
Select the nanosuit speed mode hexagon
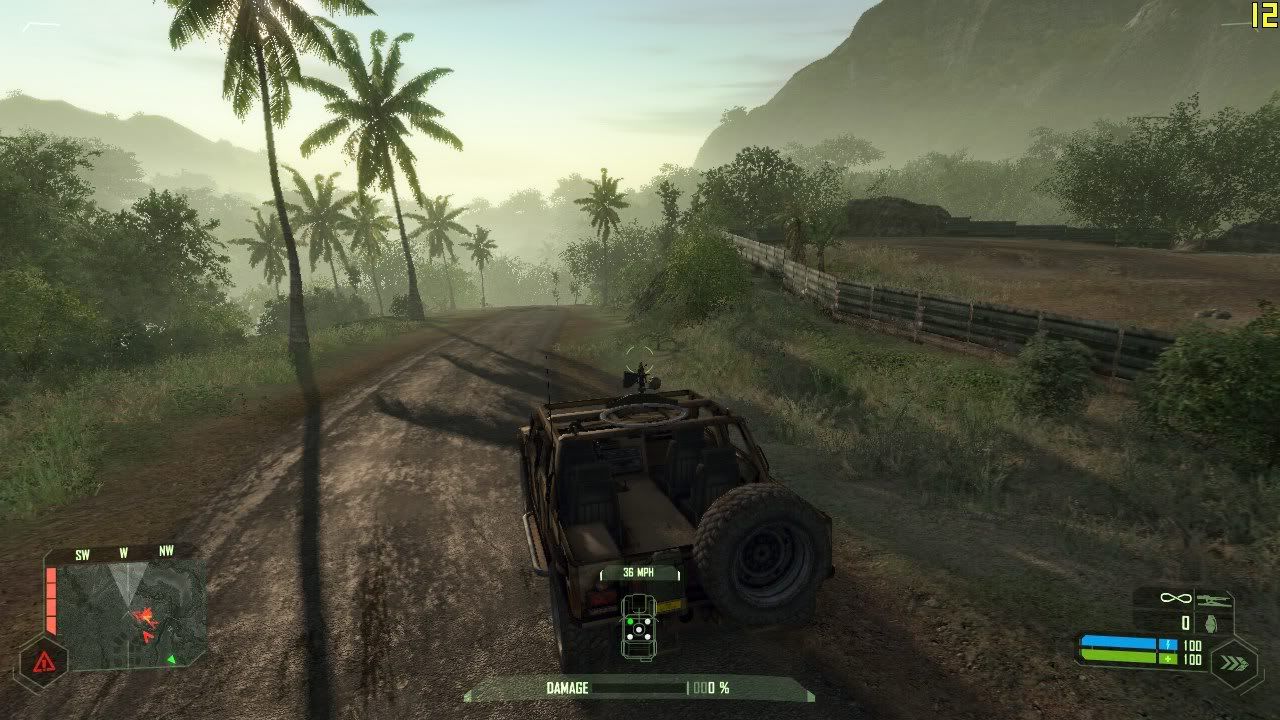tap(1233, 662)
